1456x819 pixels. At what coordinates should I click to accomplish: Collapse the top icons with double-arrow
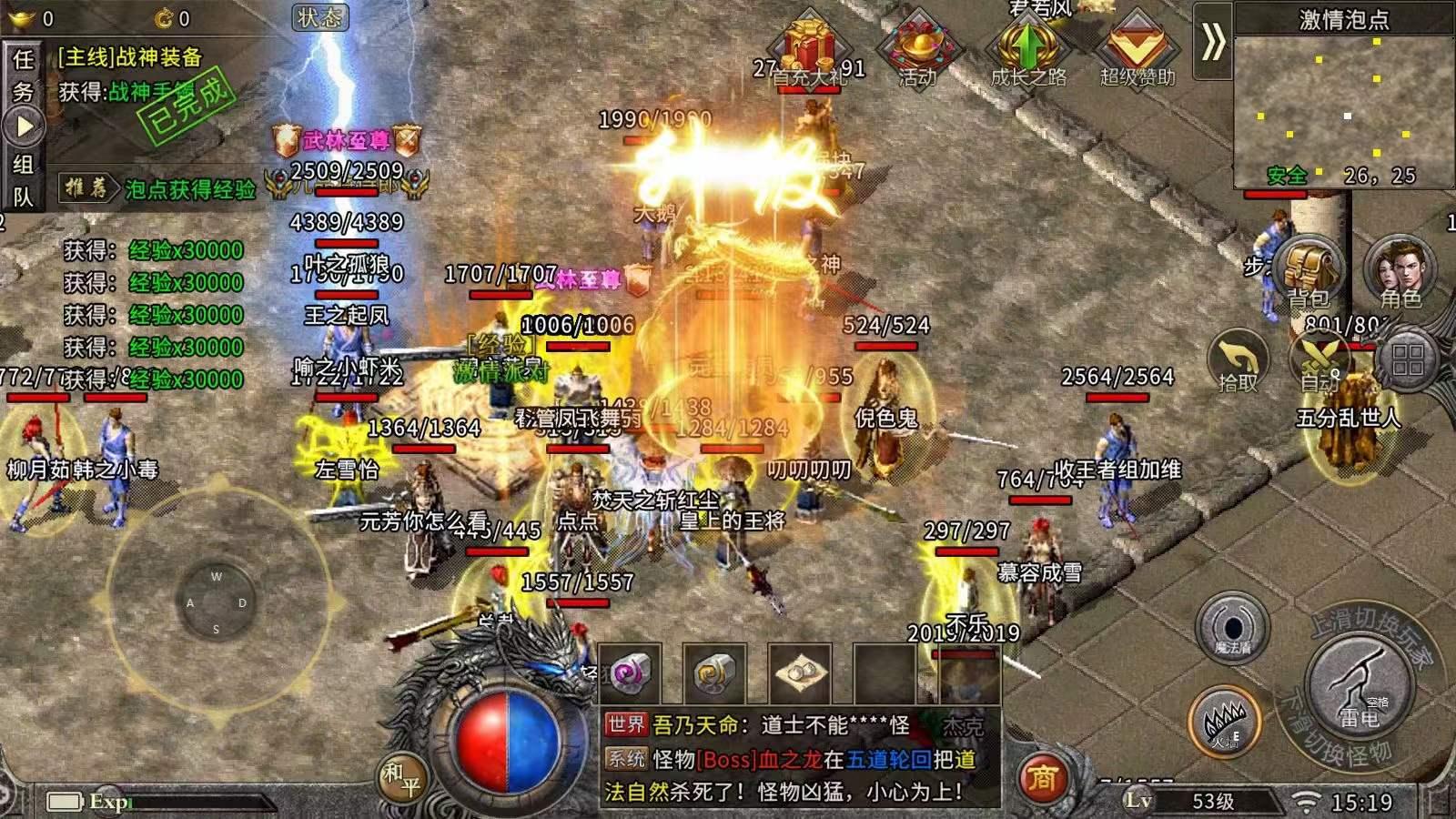tap(1213, 42)
